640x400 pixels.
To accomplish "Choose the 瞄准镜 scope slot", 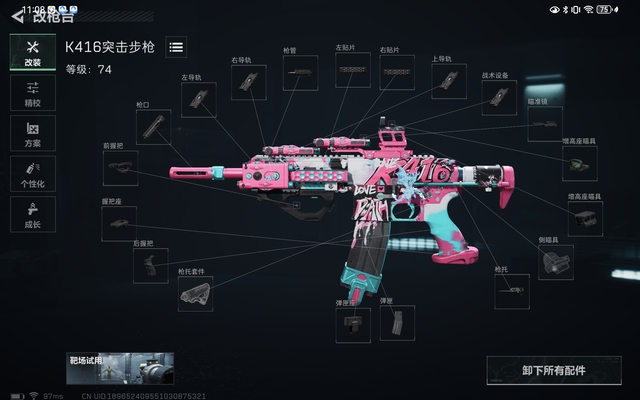I will point(545,124).
